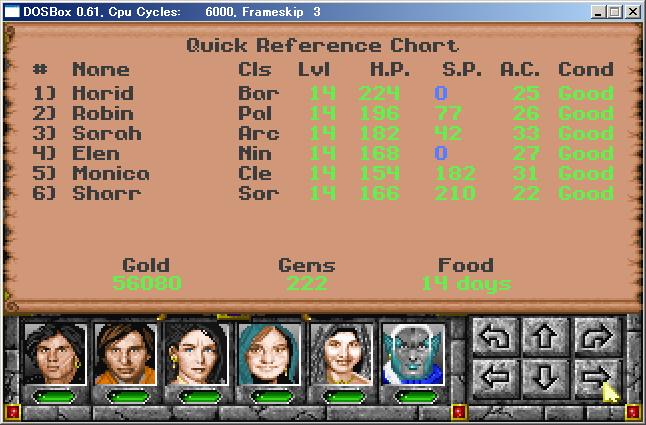
Task: Minimize the DOSBox window
Action: 598,12
